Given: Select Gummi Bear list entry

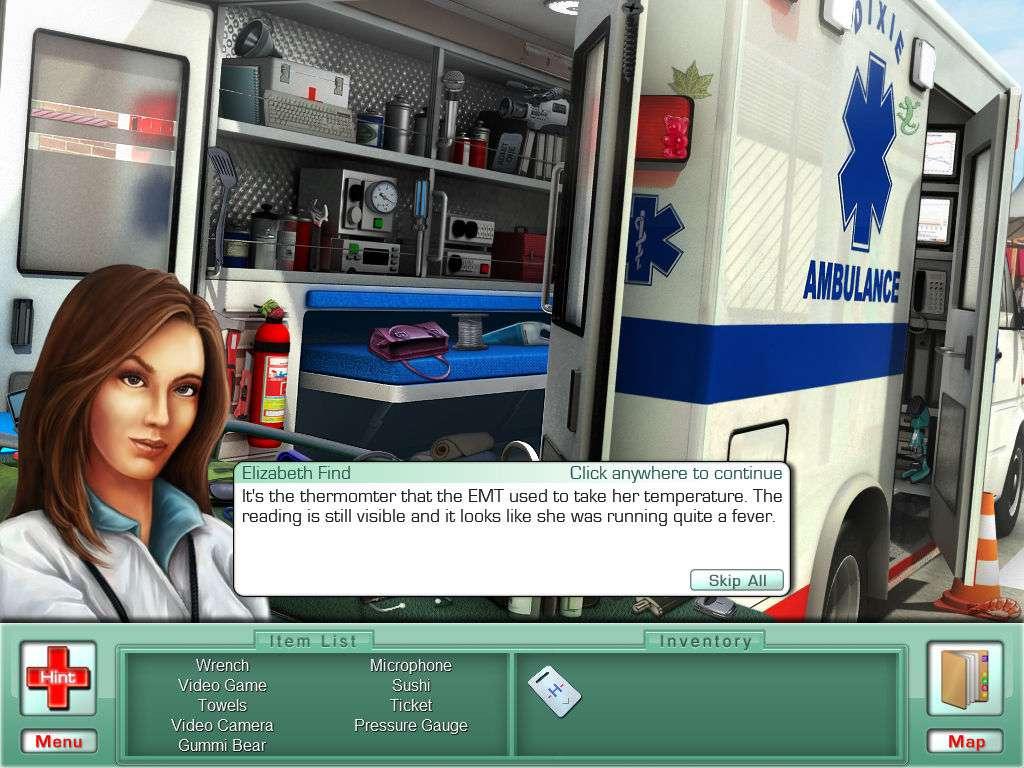Looking at the screenshot, I should pos(222,745).
